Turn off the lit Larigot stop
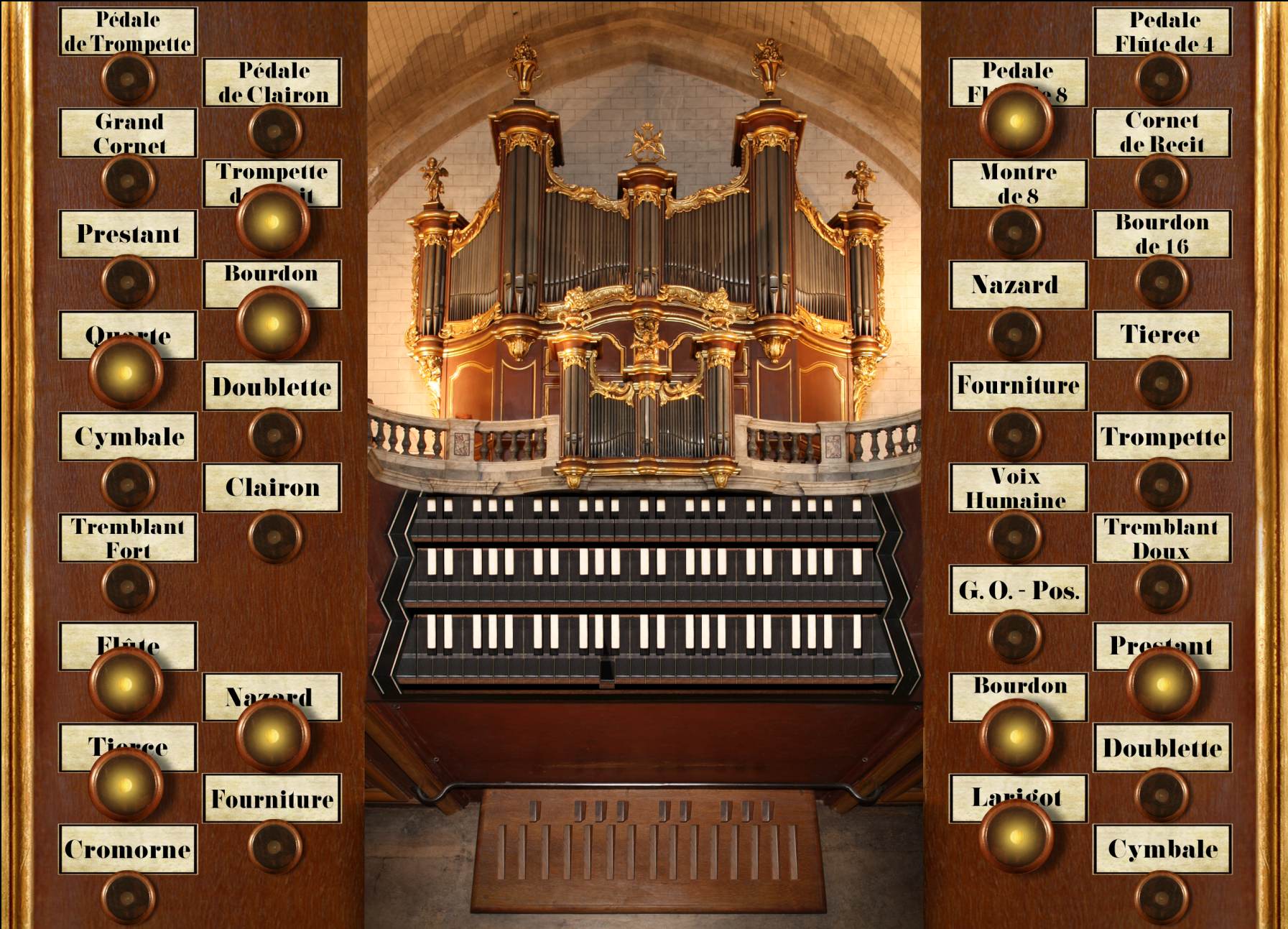The image size is (1288, 929). 1016,836
